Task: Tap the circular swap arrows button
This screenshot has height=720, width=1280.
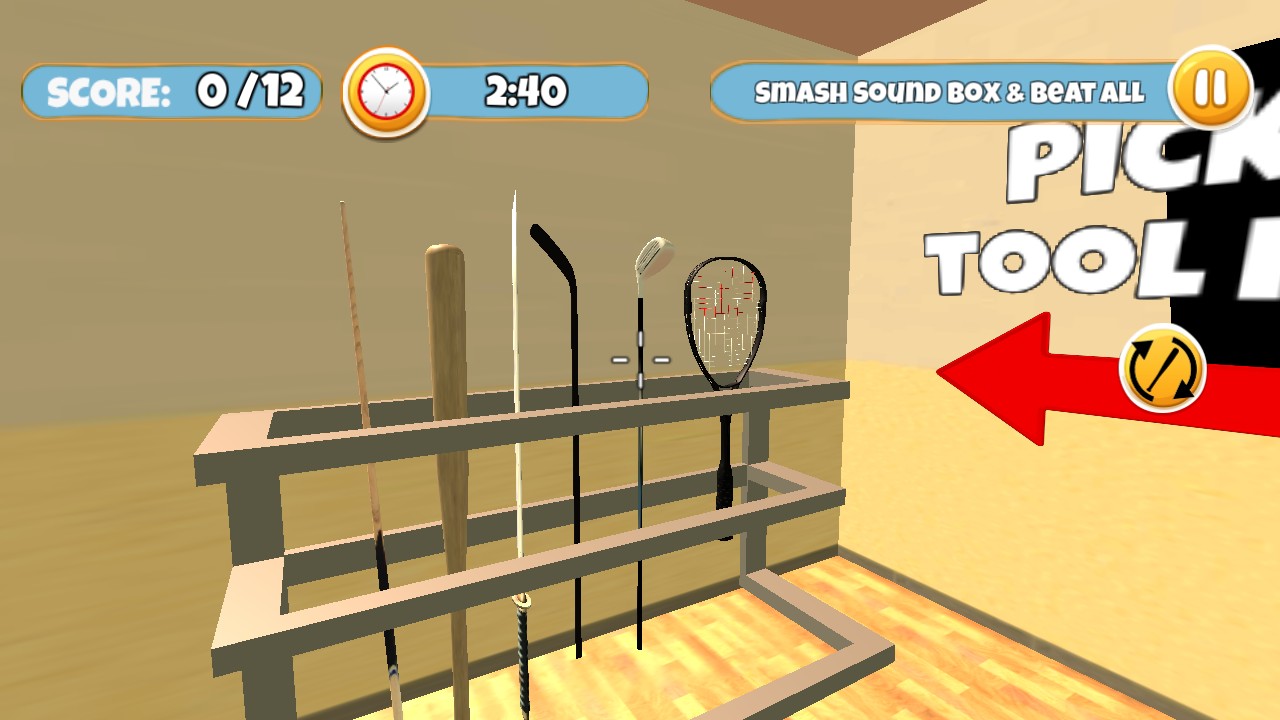Action: pyautogui.click(x=1162, y=369)
